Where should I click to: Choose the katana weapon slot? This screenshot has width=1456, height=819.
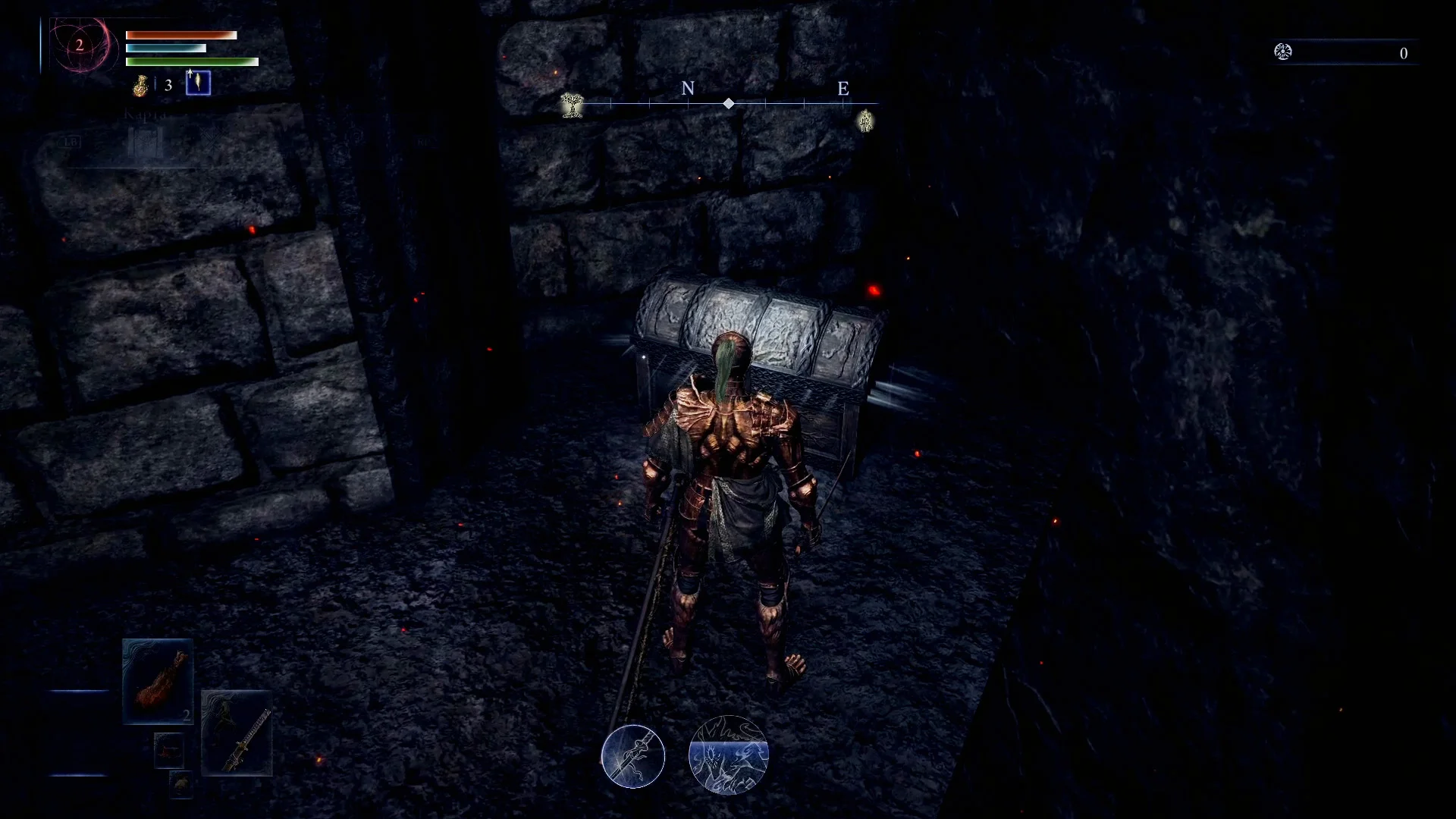coord(237,733)
